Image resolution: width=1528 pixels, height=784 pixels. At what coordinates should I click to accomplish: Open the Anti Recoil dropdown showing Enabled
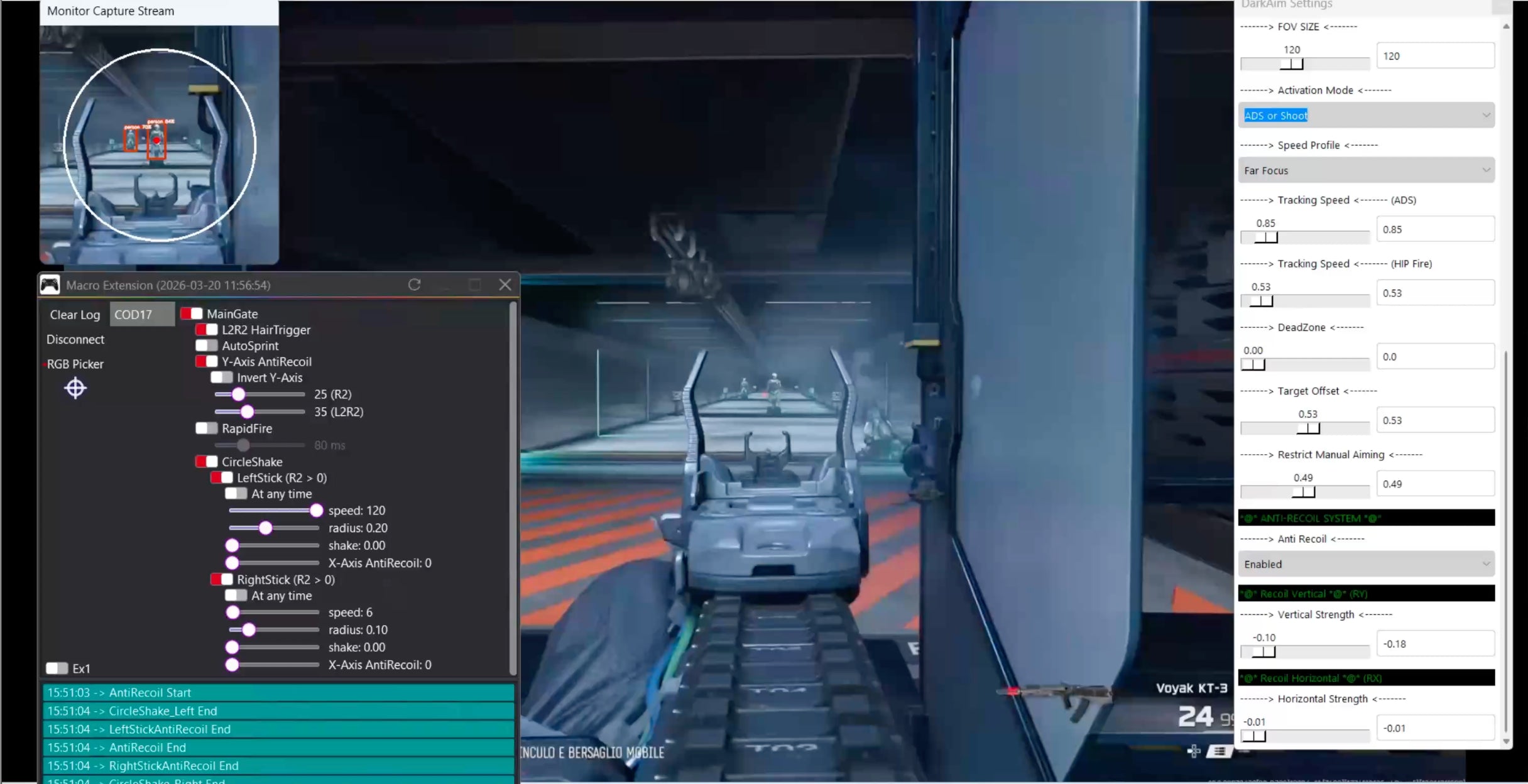tap(1366, 563)
